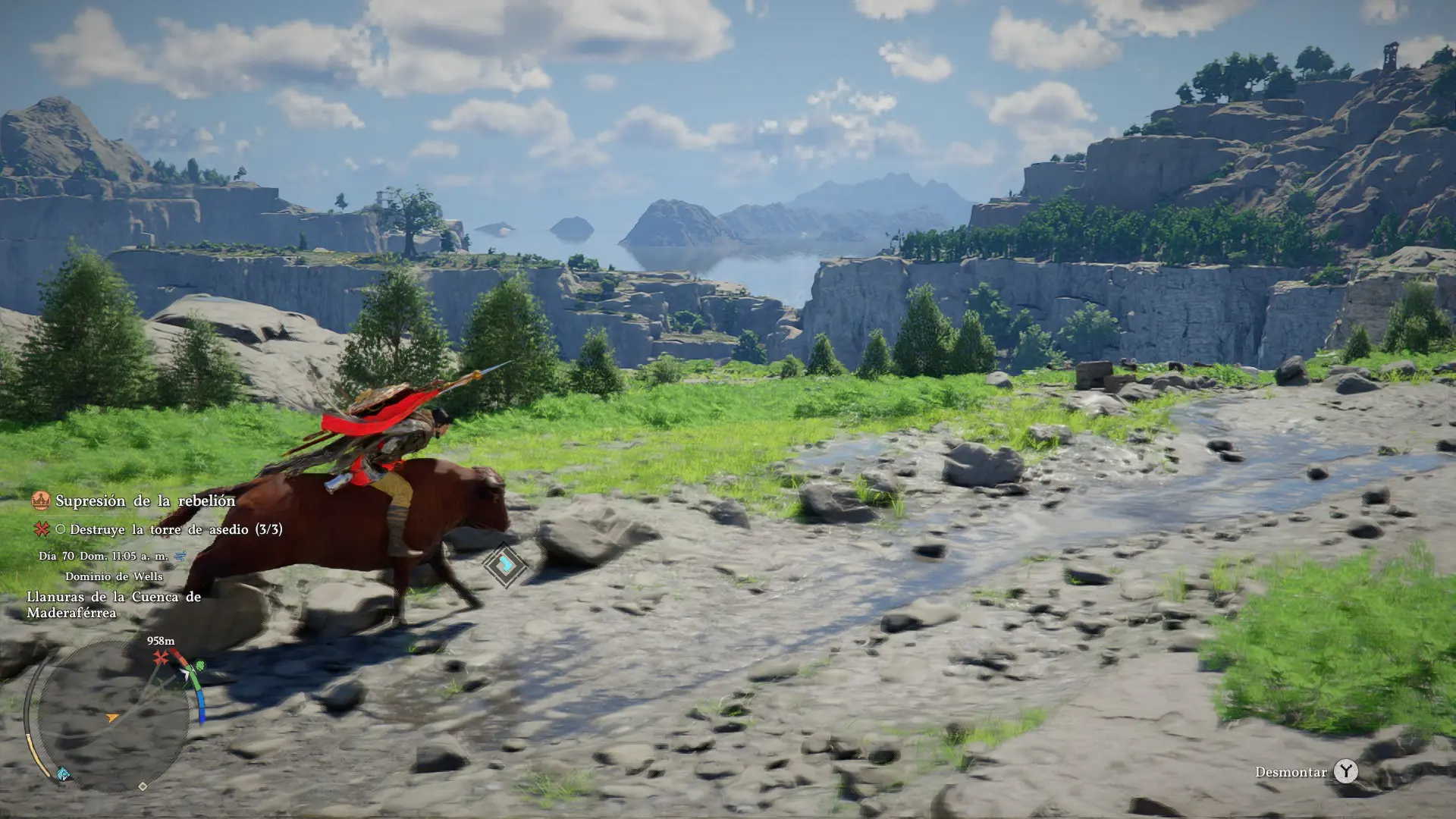The height and width of the screenshot is (819, 1456).
Task: Click the orange player arrow on the minimap
Action: click(112, 717)
